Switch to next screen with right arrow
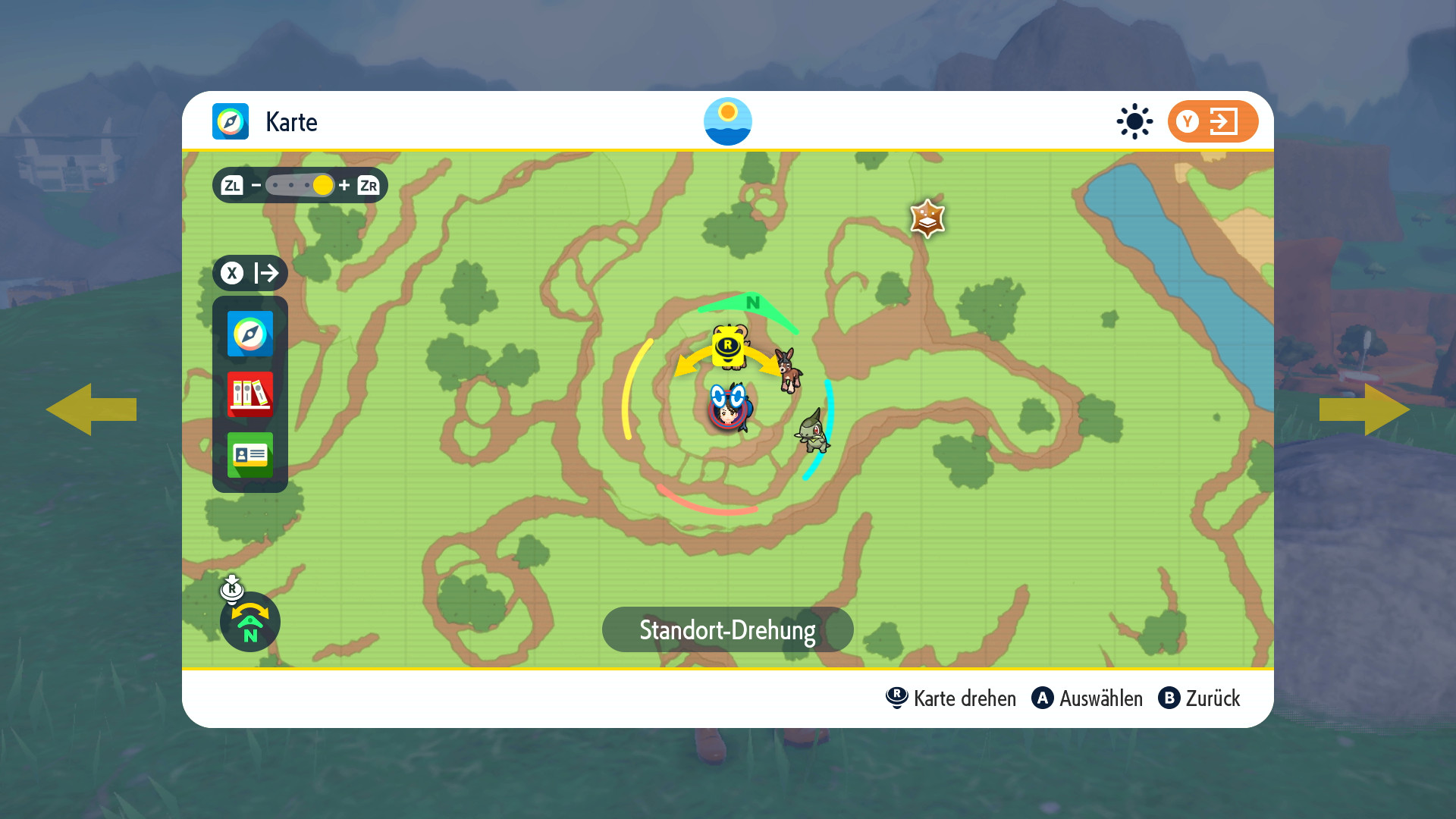1456x819 pixels. pos(1365,409)
